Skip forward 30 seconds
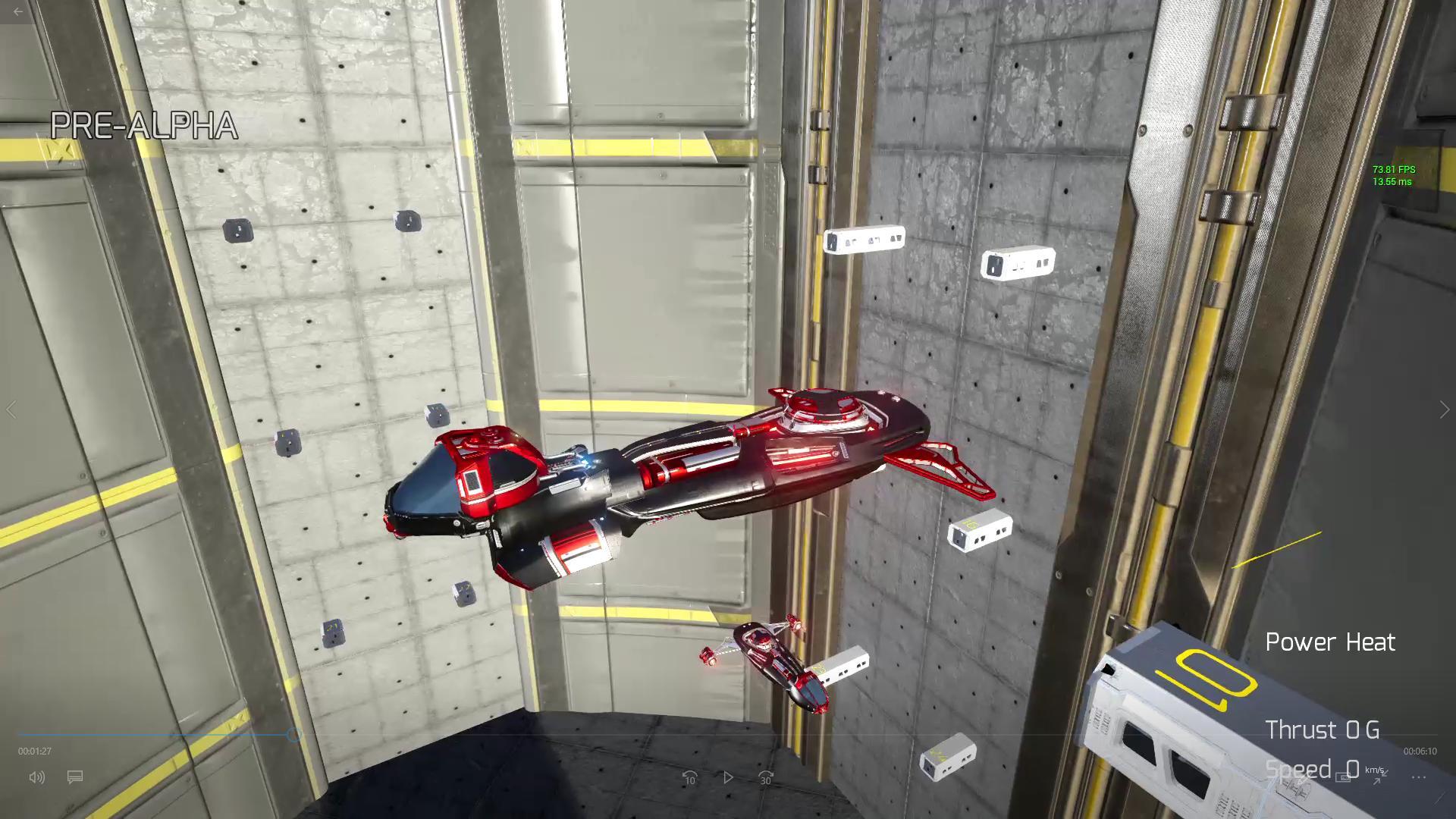The width and height of the screenshot is (1456, 819). [x=764, y=777]
